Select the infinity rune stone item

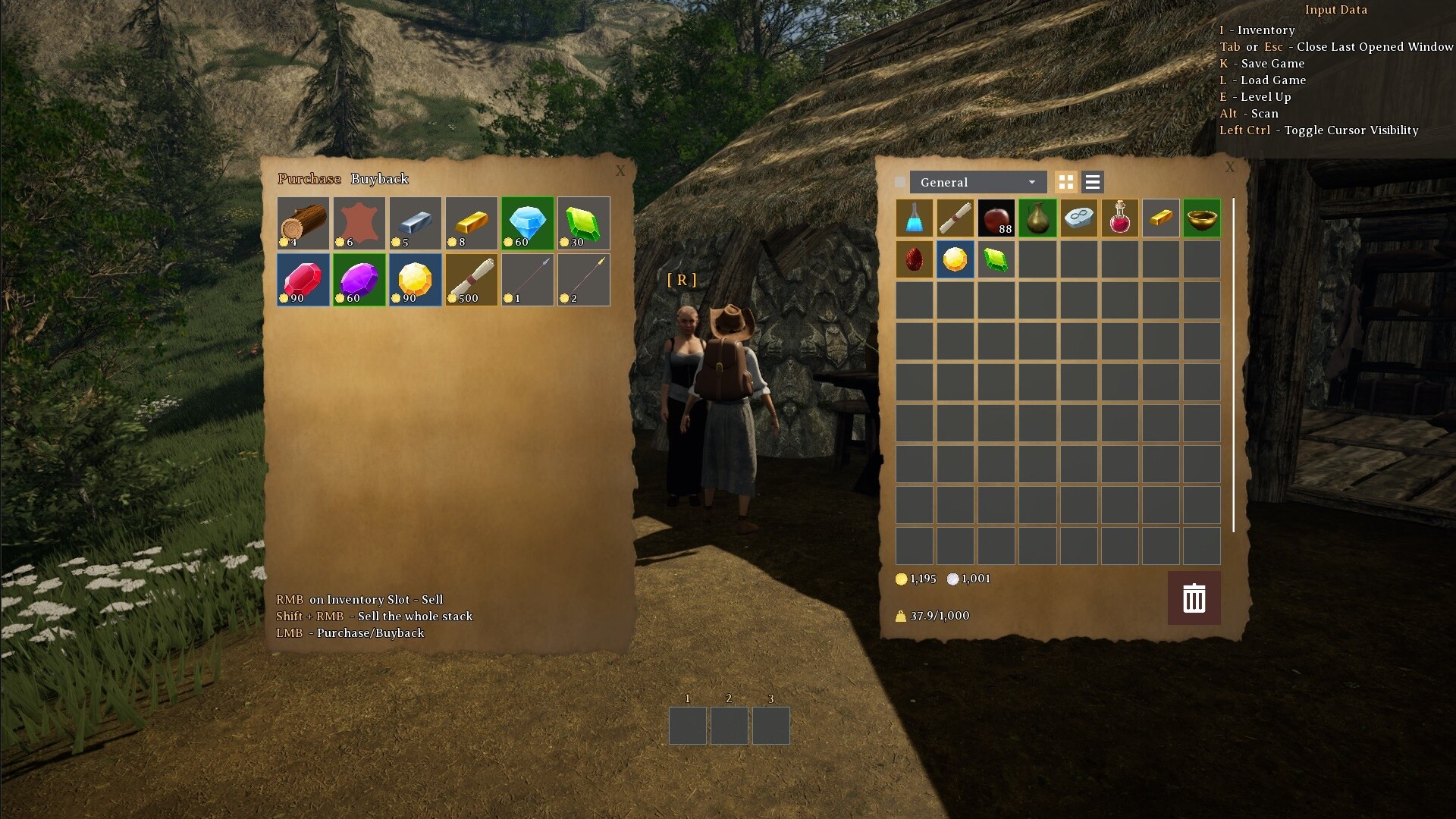1078,218
